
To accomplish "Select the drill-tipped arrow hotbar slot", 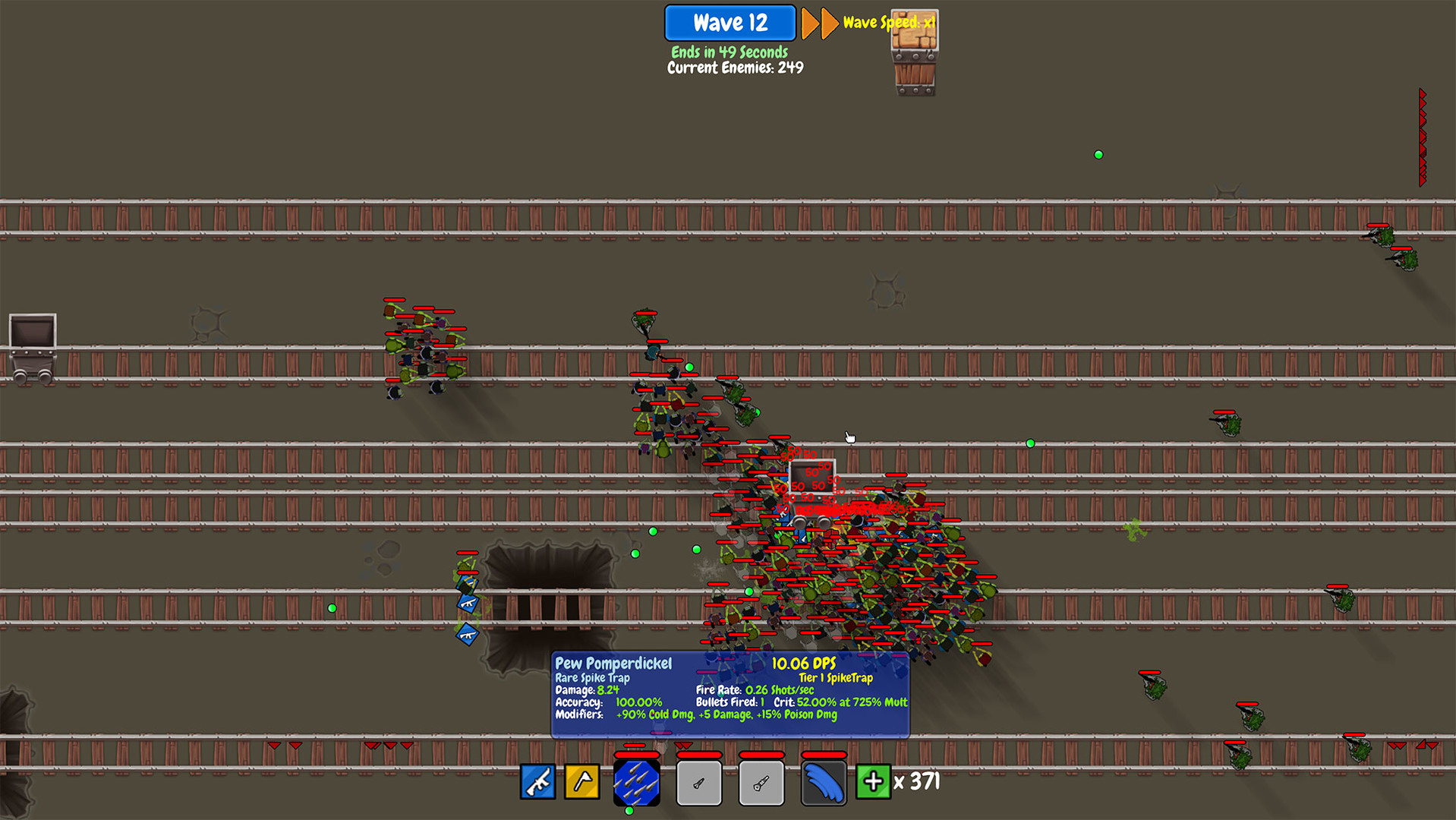I will [761, 783].
